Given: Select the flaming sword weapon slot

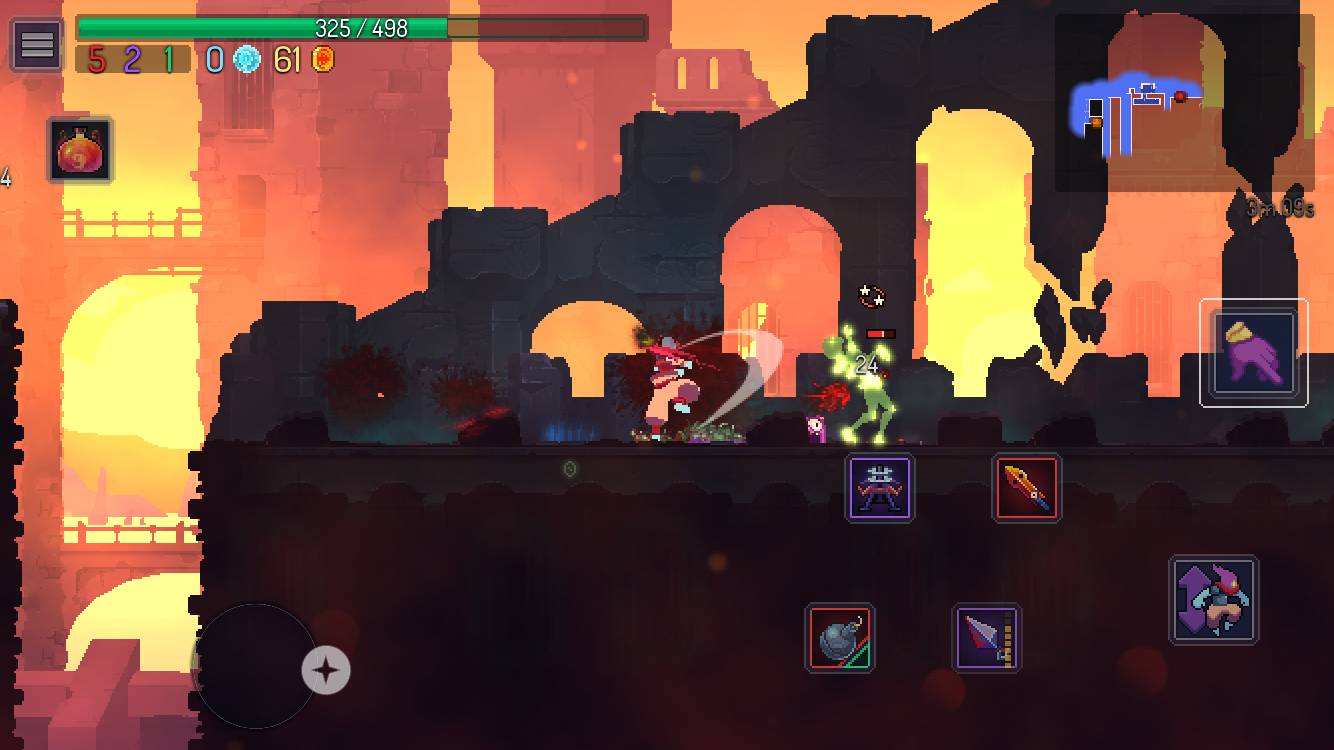Looking at the screenshot, I should (x=1027, y=489).
